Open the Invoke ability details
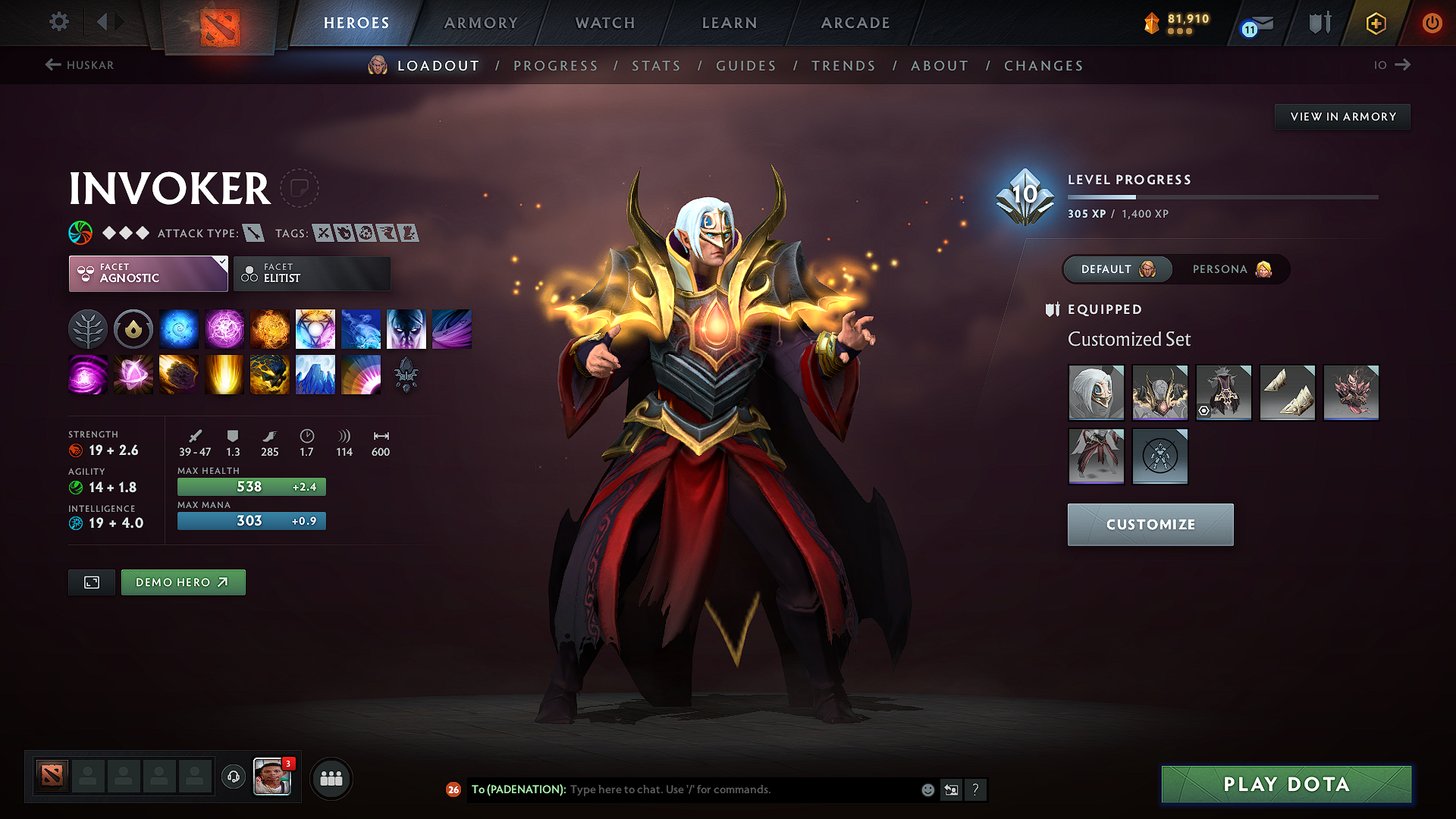This screenshot has height=819, width=1456. pyautogui.click(x=315, y=328)
